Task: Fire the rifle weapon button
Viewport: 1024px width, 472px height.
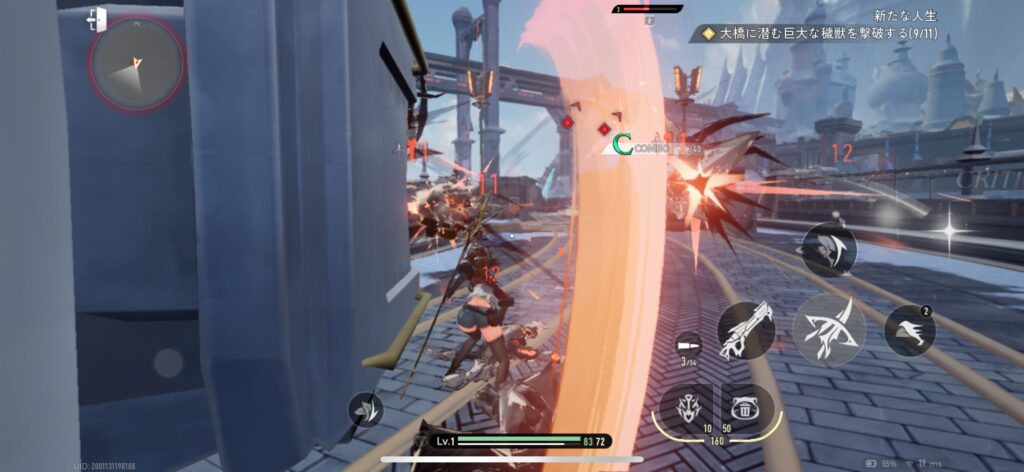Action: click(x=745, y=330)
